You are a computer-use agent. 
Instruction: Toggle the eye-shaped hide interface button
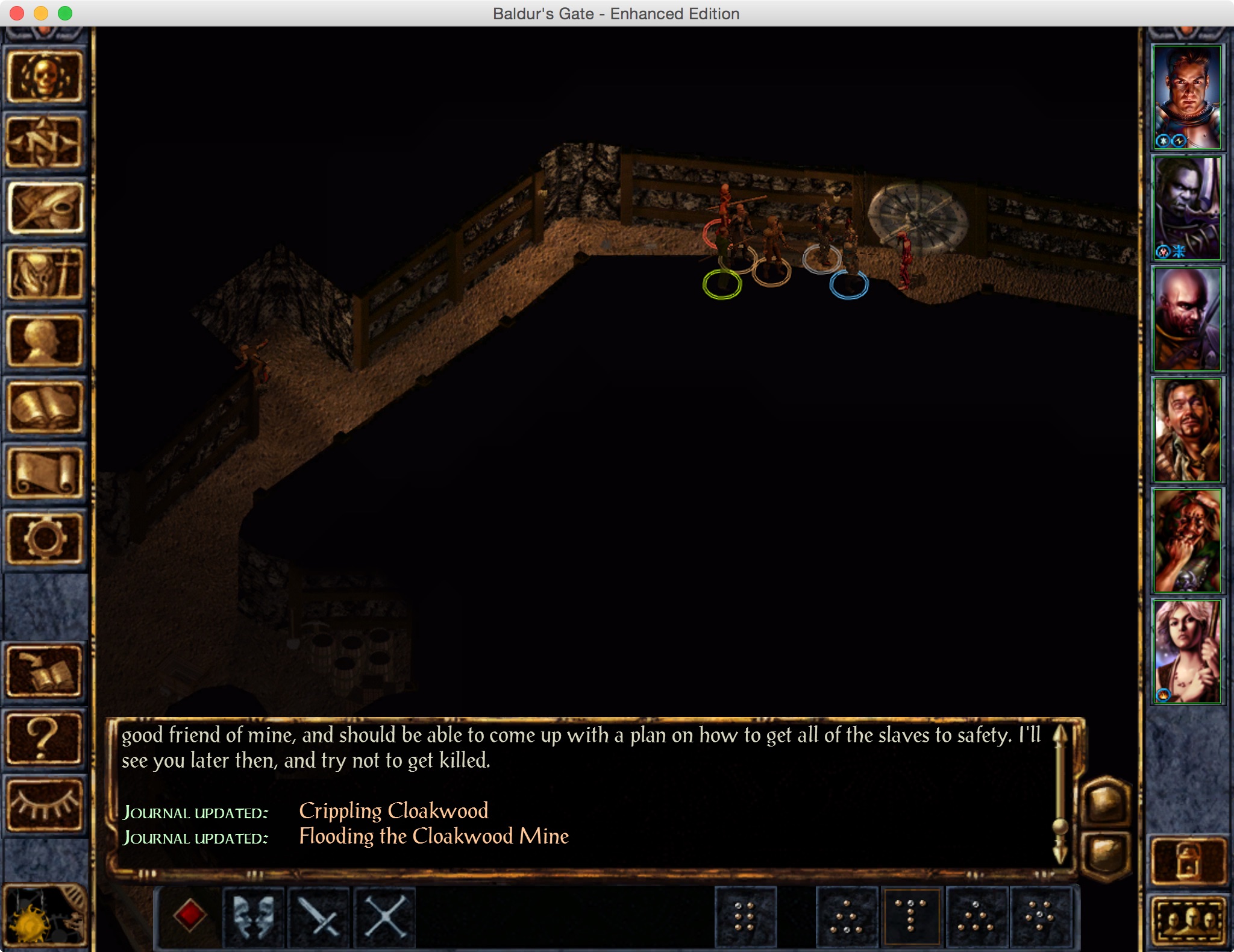[x=45, y=804]
